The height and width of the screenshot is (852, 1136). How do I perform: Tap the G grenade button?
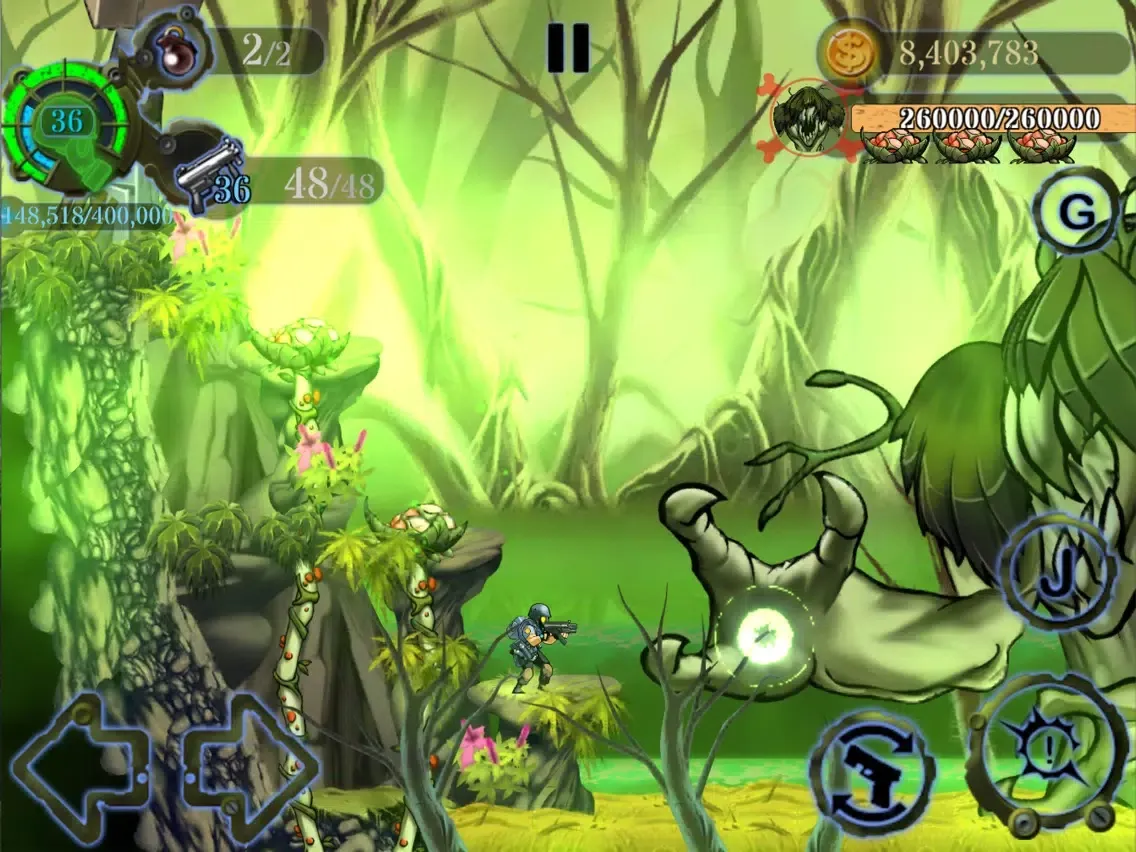click(x=1076, y=213)
